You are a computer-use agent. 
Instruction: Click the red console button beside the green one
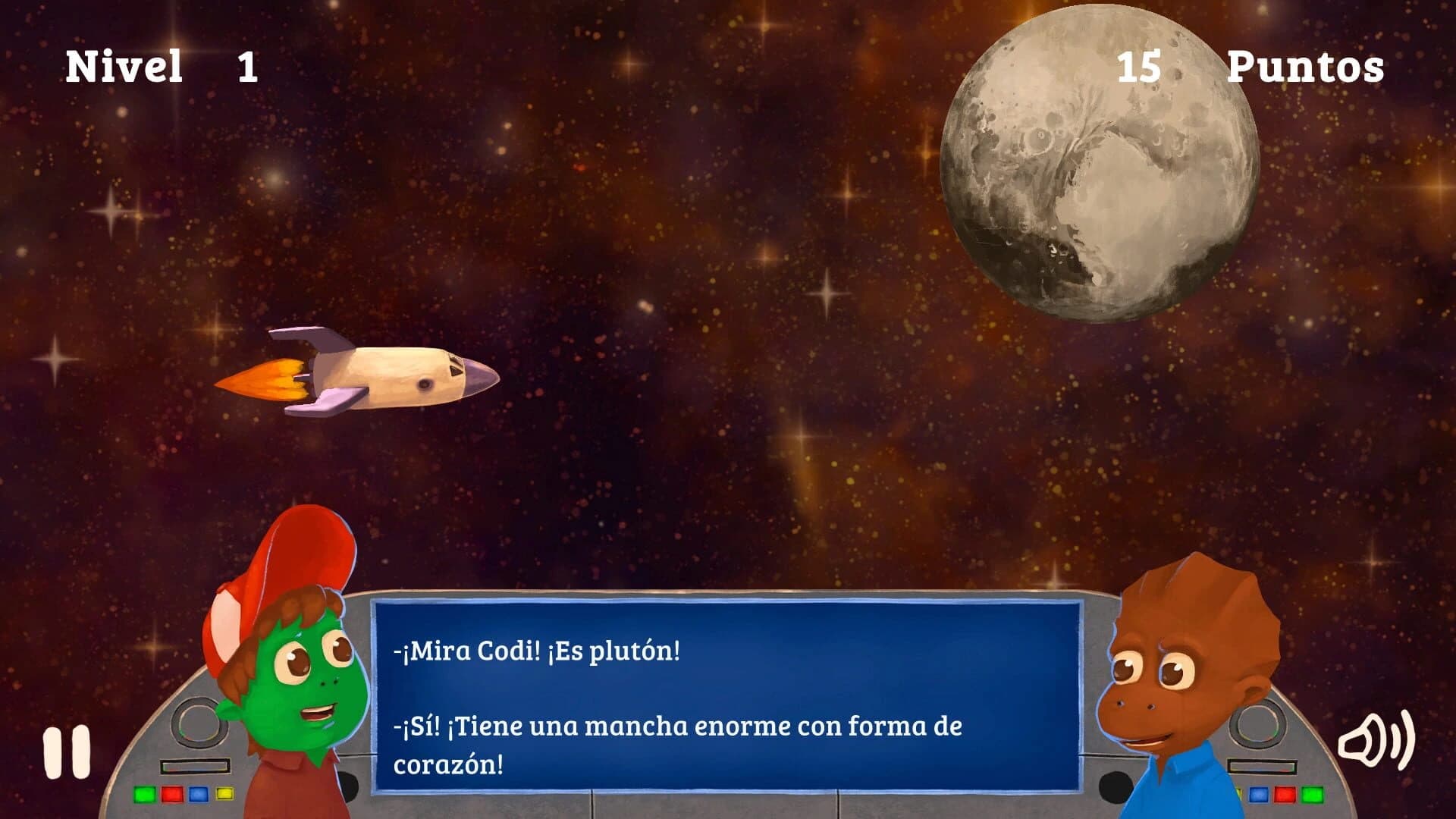[171, 794]
